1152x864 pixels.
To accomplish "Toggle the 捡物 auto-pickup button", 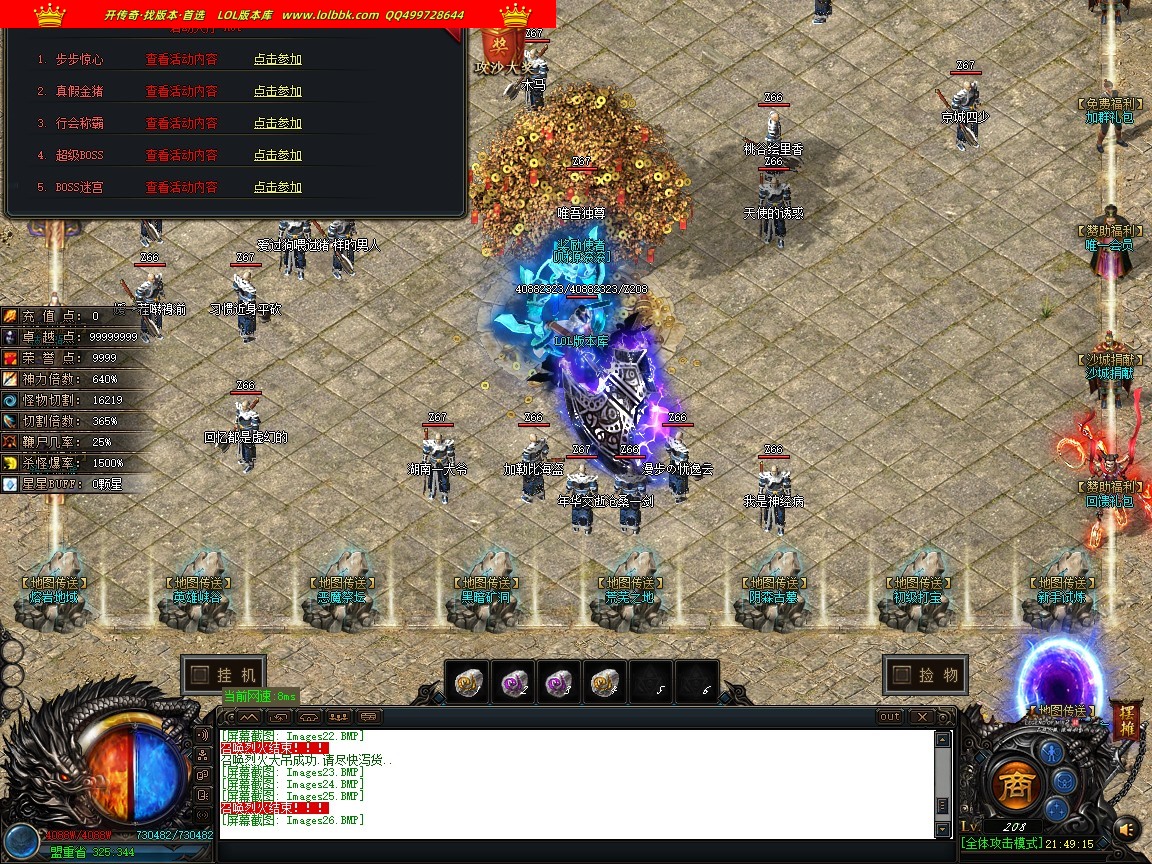I will click(926, 675).
